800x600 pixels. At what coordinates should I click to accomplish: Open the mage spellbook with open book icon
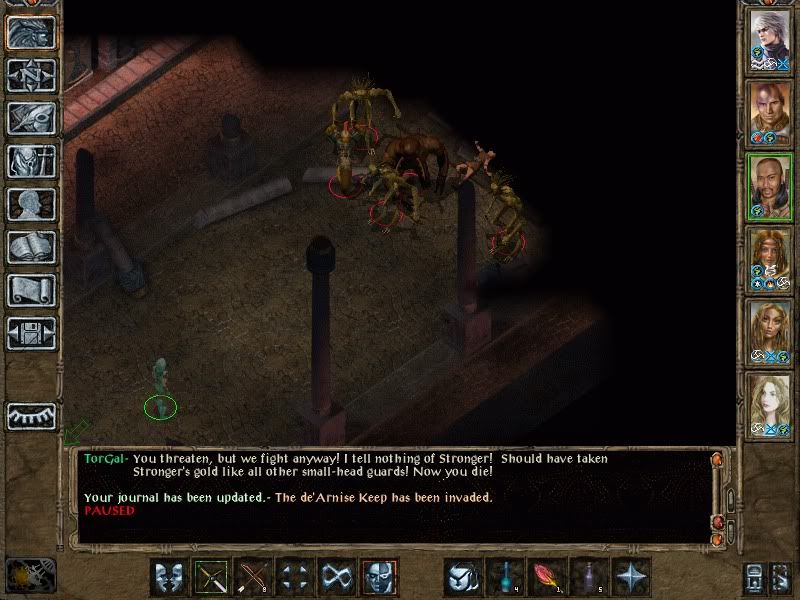click(32, 247)
